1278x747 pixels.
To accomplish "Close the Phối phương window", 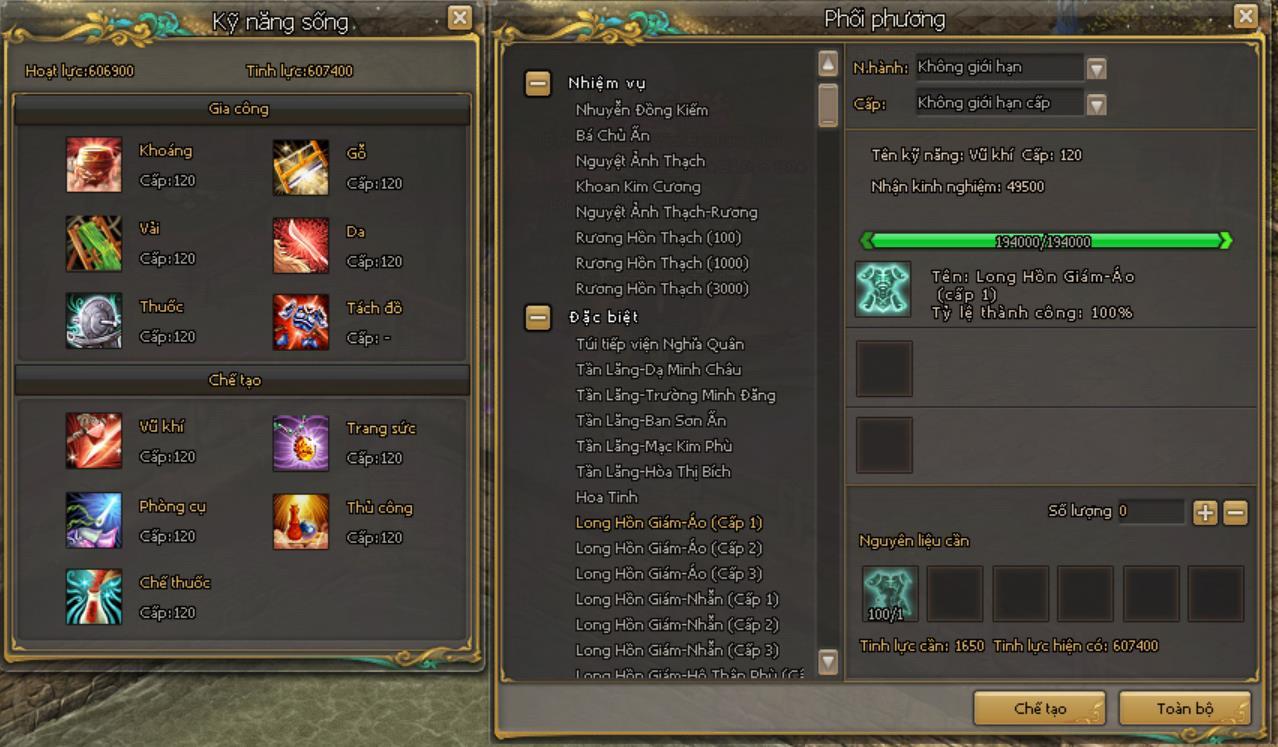I will (1245, 17).
